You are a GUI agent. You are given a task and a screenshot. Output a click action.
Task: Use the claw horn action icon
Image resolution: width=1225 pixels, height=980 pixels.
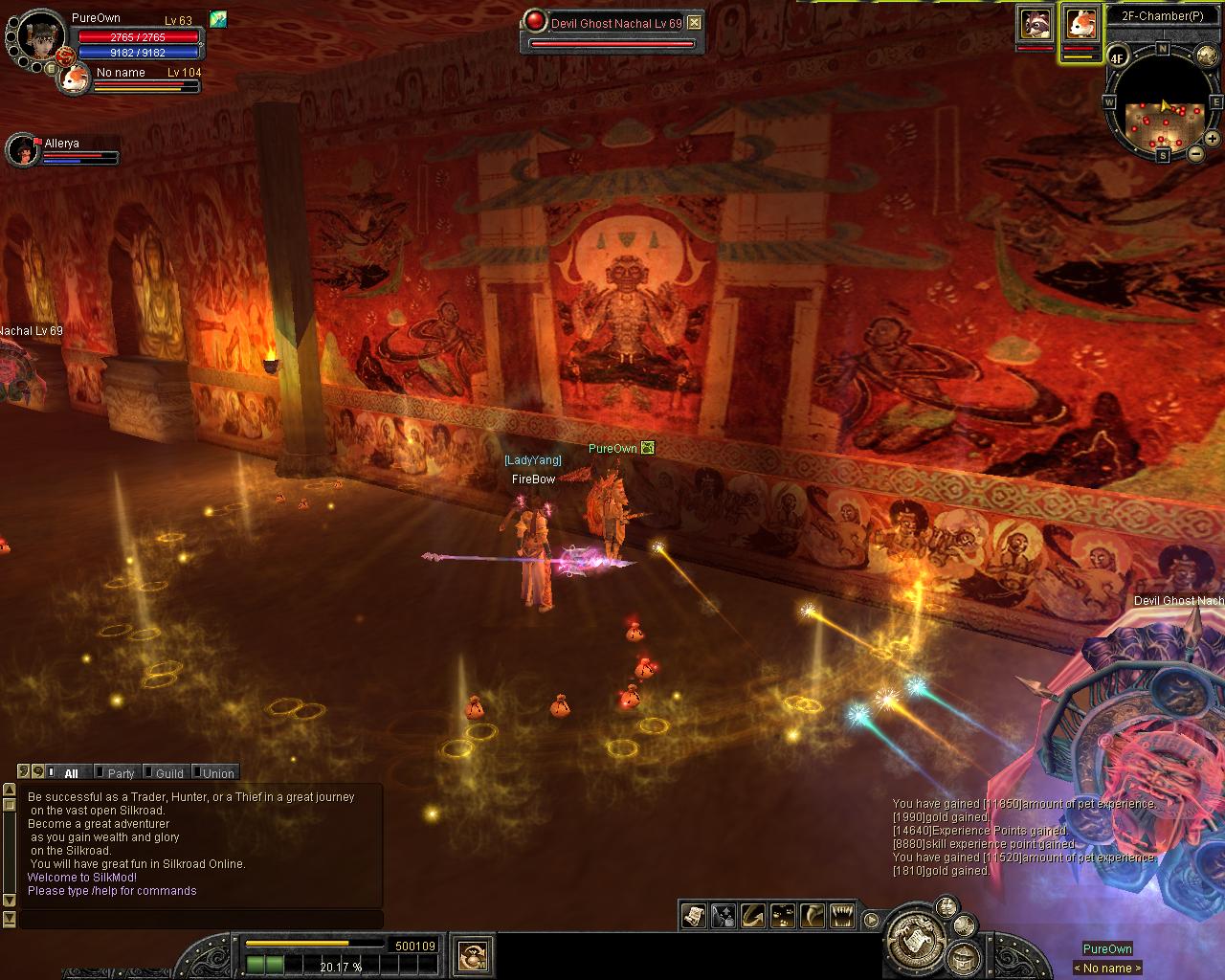point(812,916)
